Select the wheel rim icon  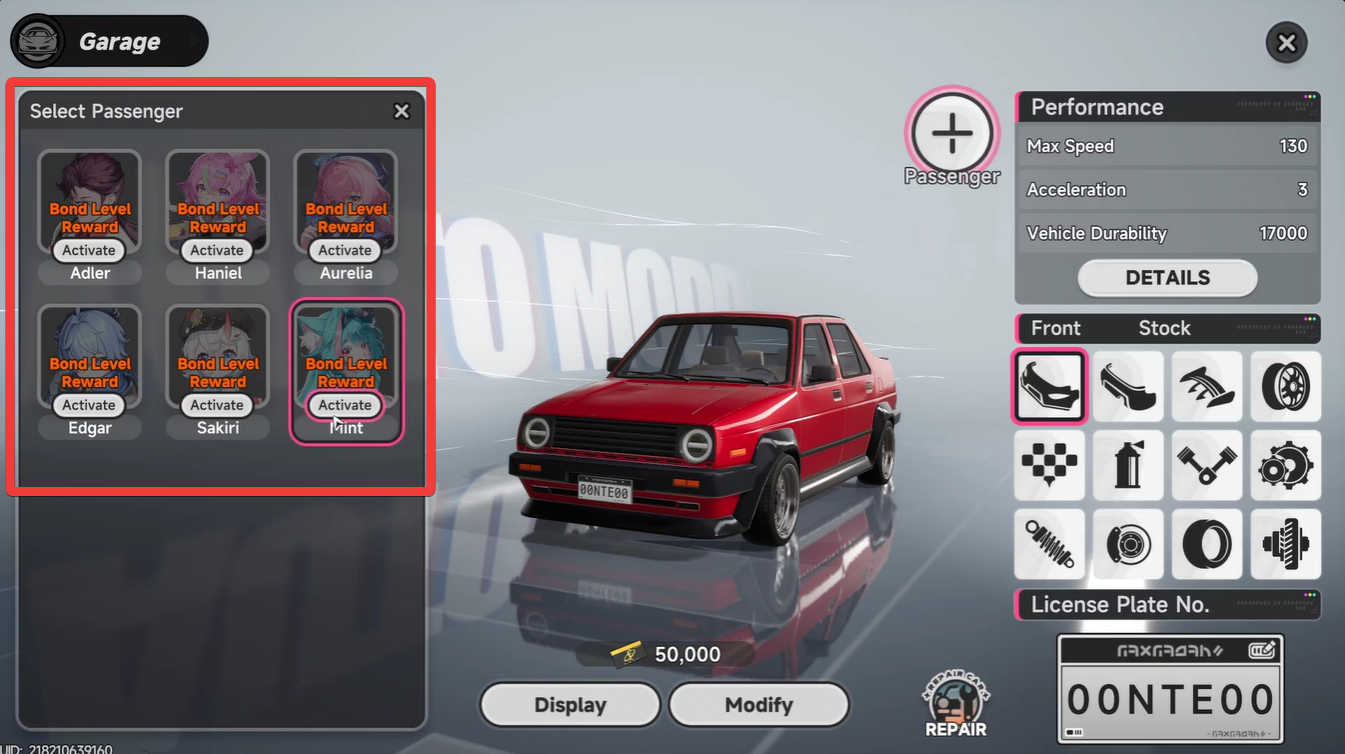(1286, 386)
